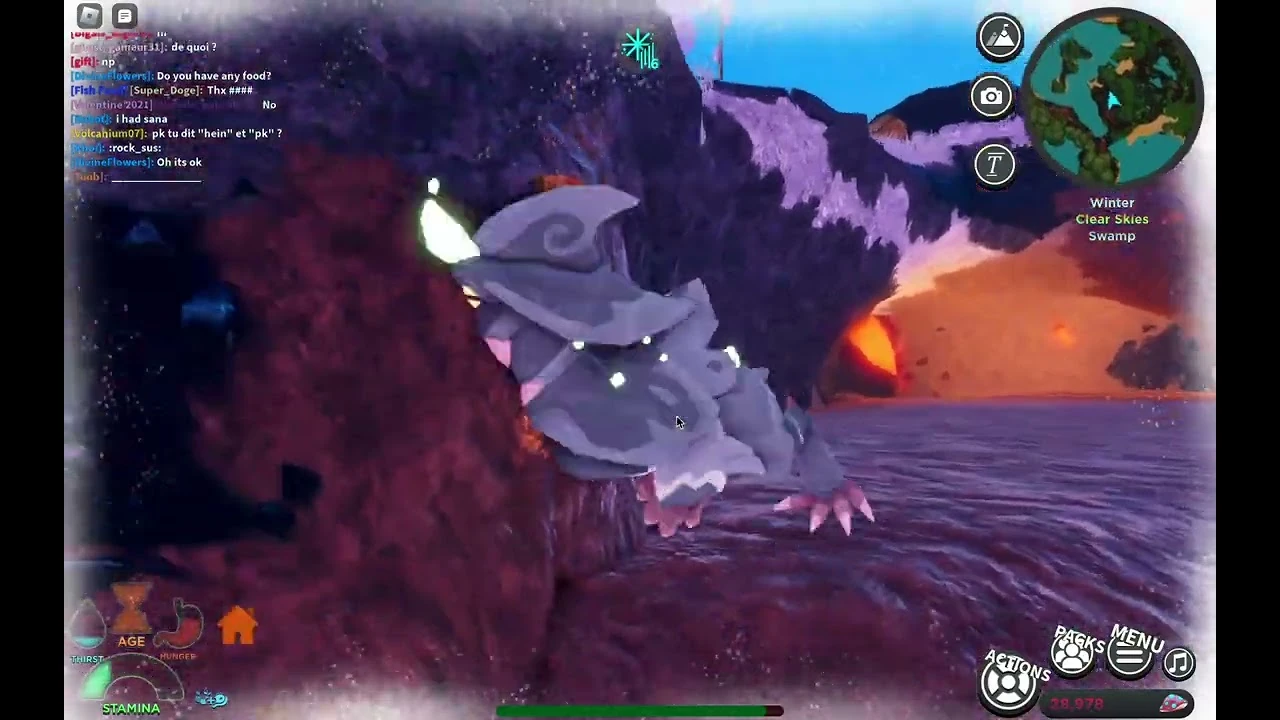Click the Winter Clear Skies Swamp label

click(x=1112, y=219)
